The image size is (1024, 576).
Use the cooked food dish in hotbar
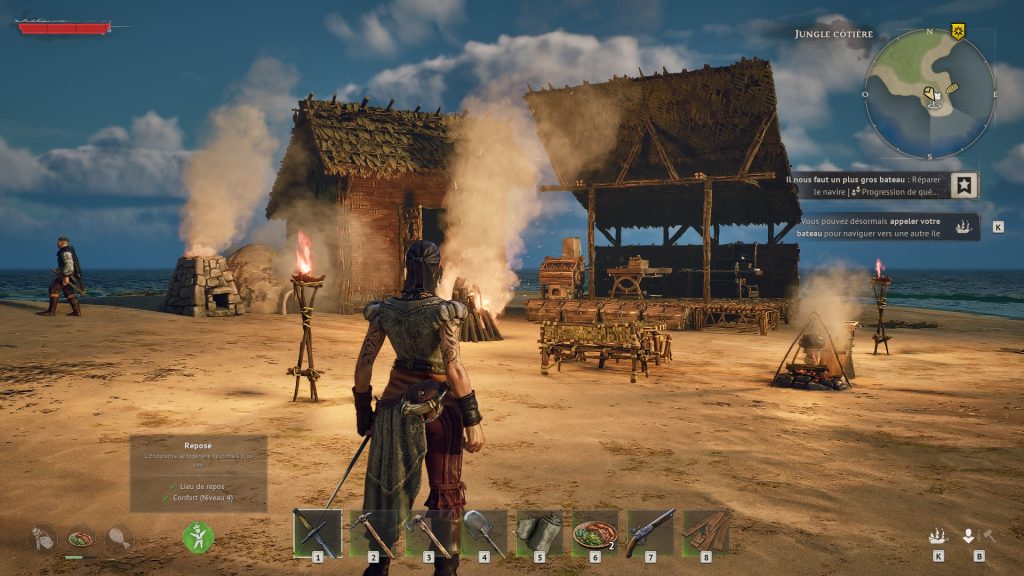click(595, 532)
